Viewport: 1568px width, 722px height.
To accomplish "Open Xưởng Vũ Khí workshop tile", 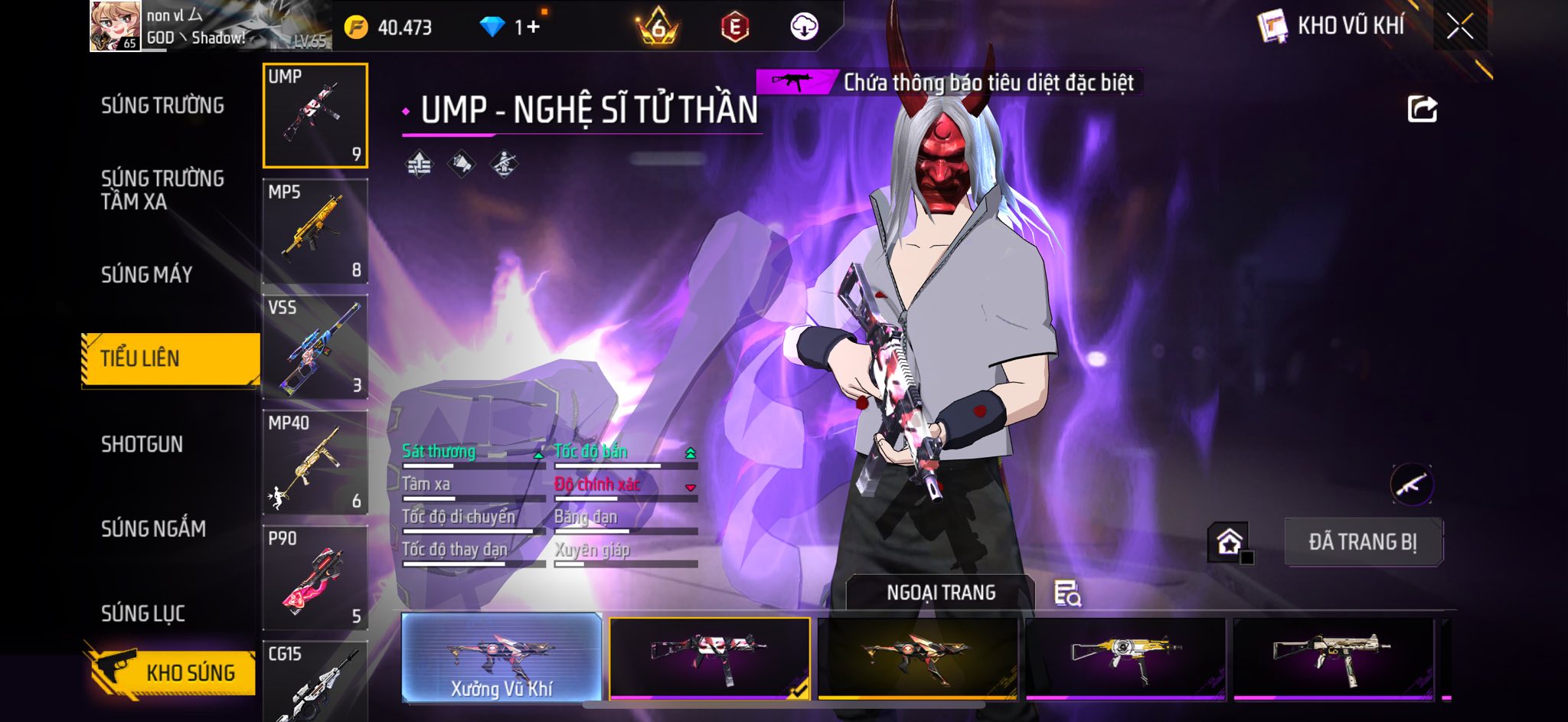I will [x=501, y=658].
